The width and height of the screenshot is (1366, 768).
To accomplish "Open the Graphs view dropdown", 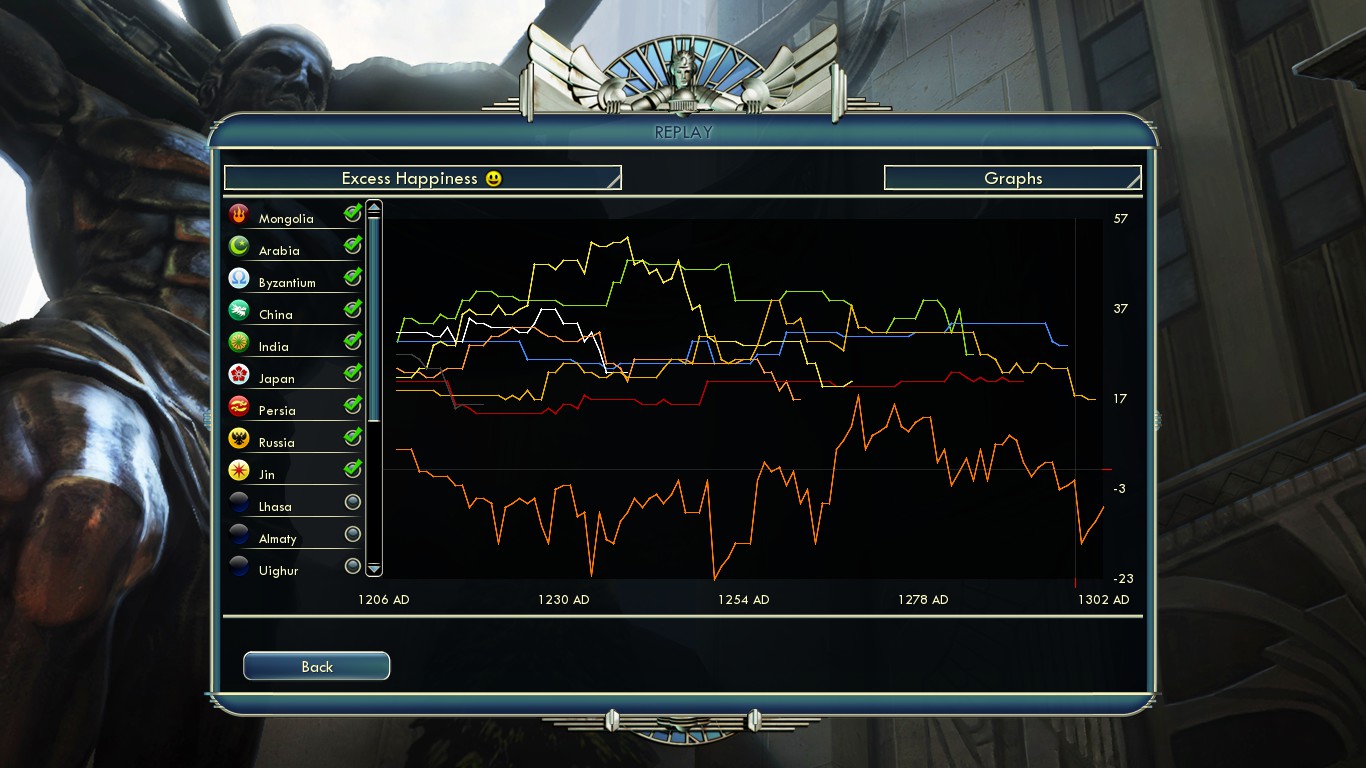I will [1012, 178].
